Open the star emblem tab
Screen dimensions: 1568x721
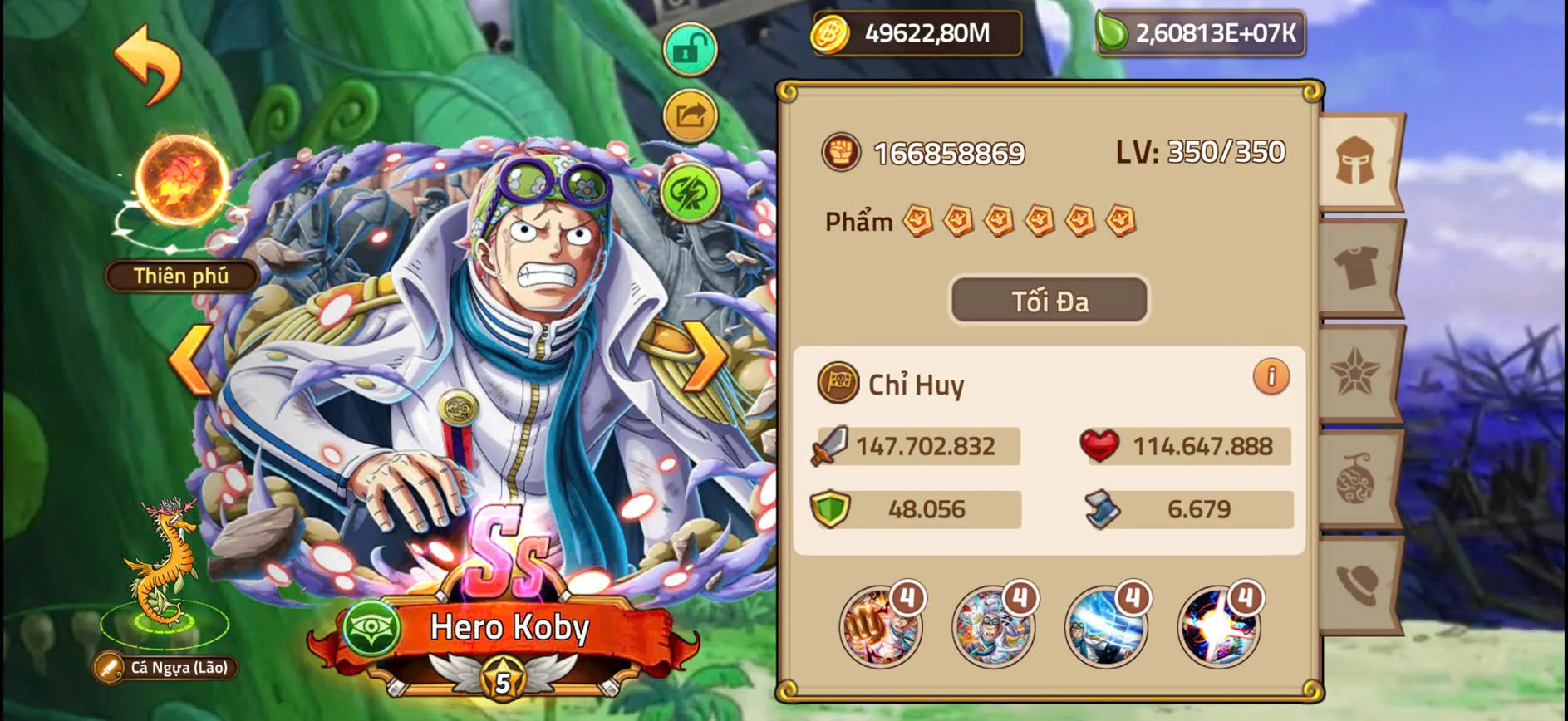(1359, 372)
